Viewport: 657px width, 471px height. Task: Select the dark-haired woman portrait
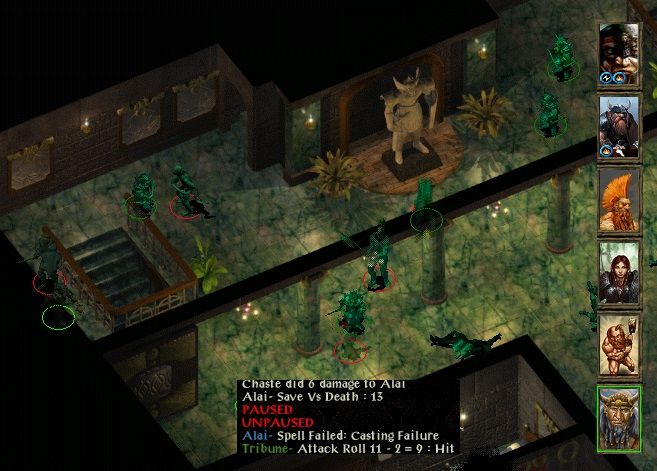619,270
